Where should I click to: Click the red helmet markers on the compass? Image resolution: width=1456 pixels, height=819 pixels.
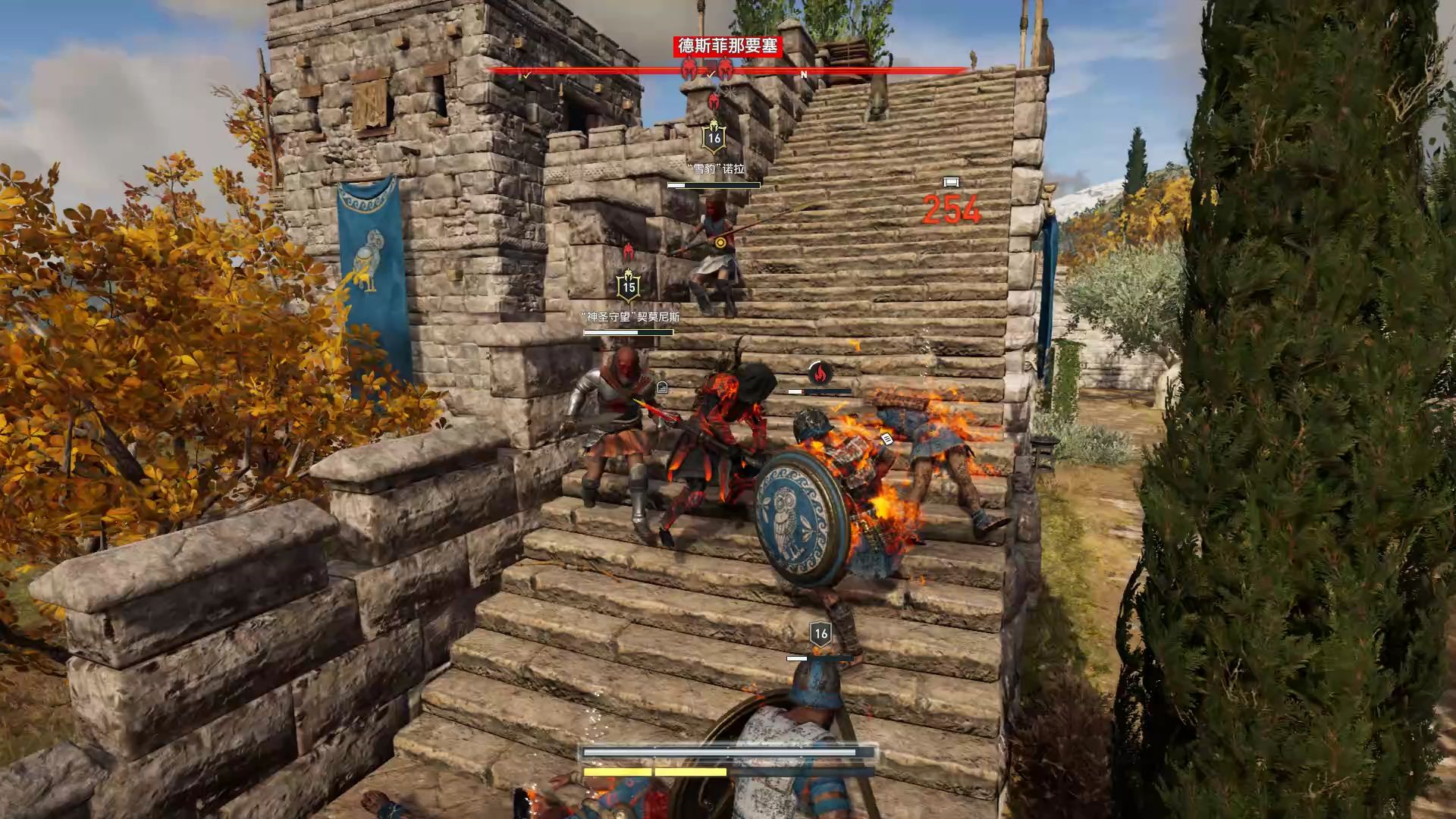tap(707, 70)
